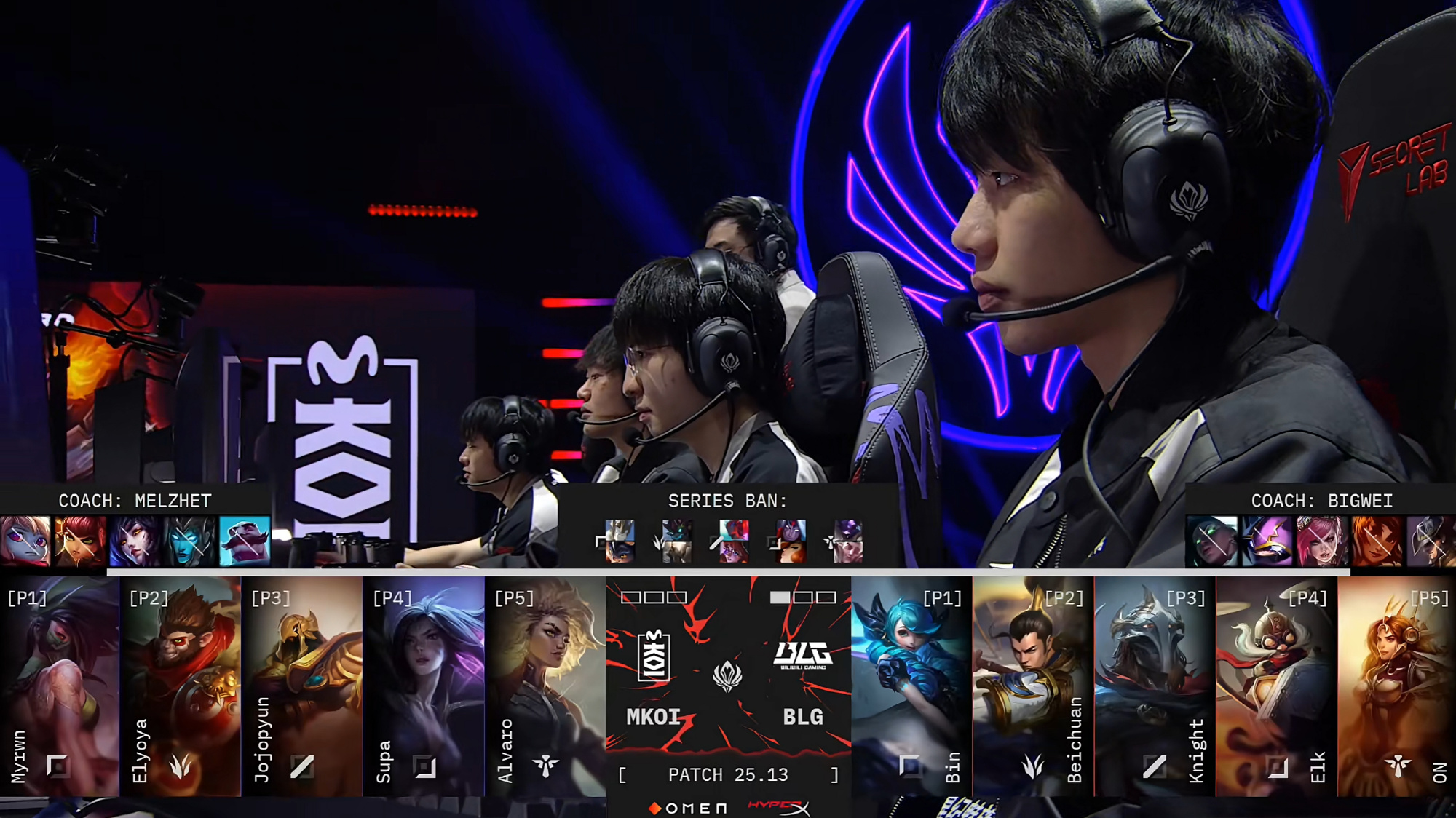Click the banned Braum icon
This screenshot has height=818, width=1456.
click(245, 541)
